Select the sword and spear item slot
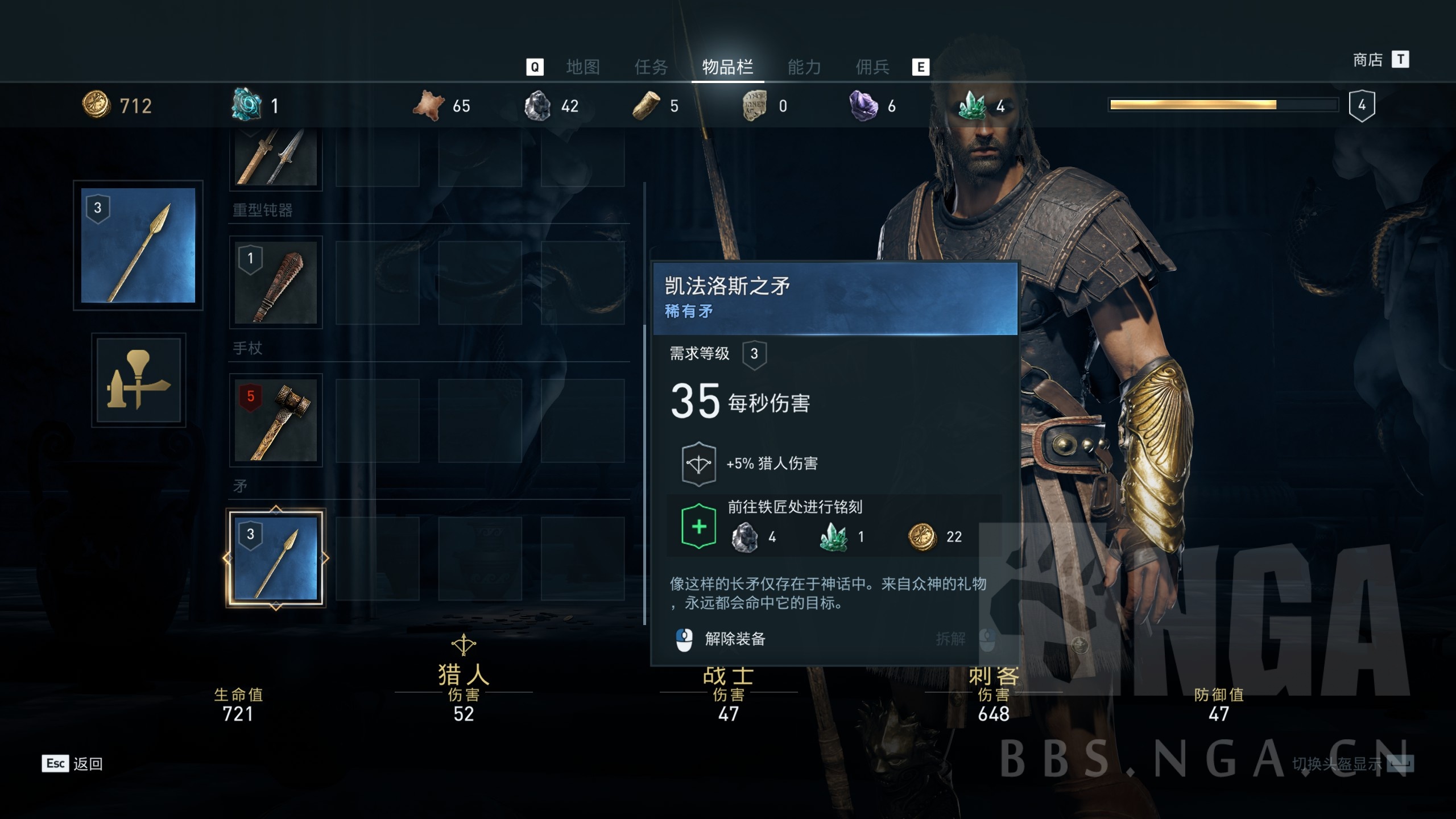Viewport: 1456px width, 819px height. tap(276, 158)
